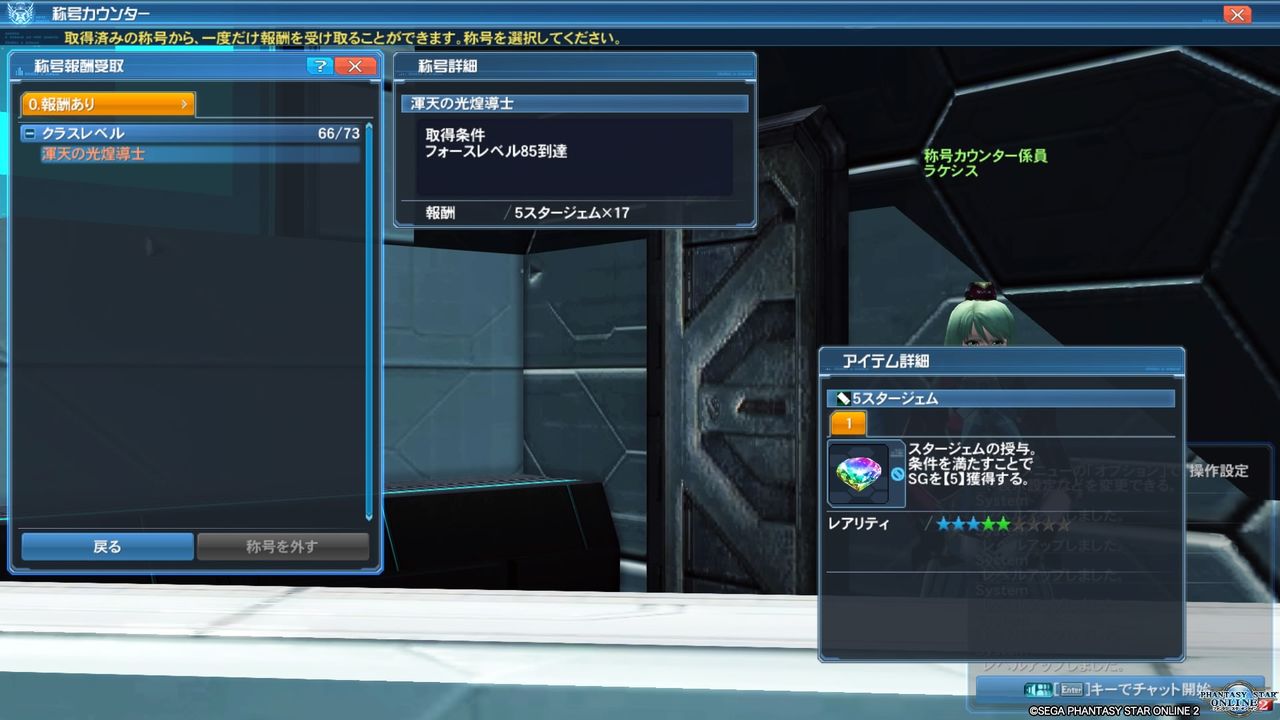
Task: Click the Enter key icon in chat prompt
Action: coord(1072,688)
